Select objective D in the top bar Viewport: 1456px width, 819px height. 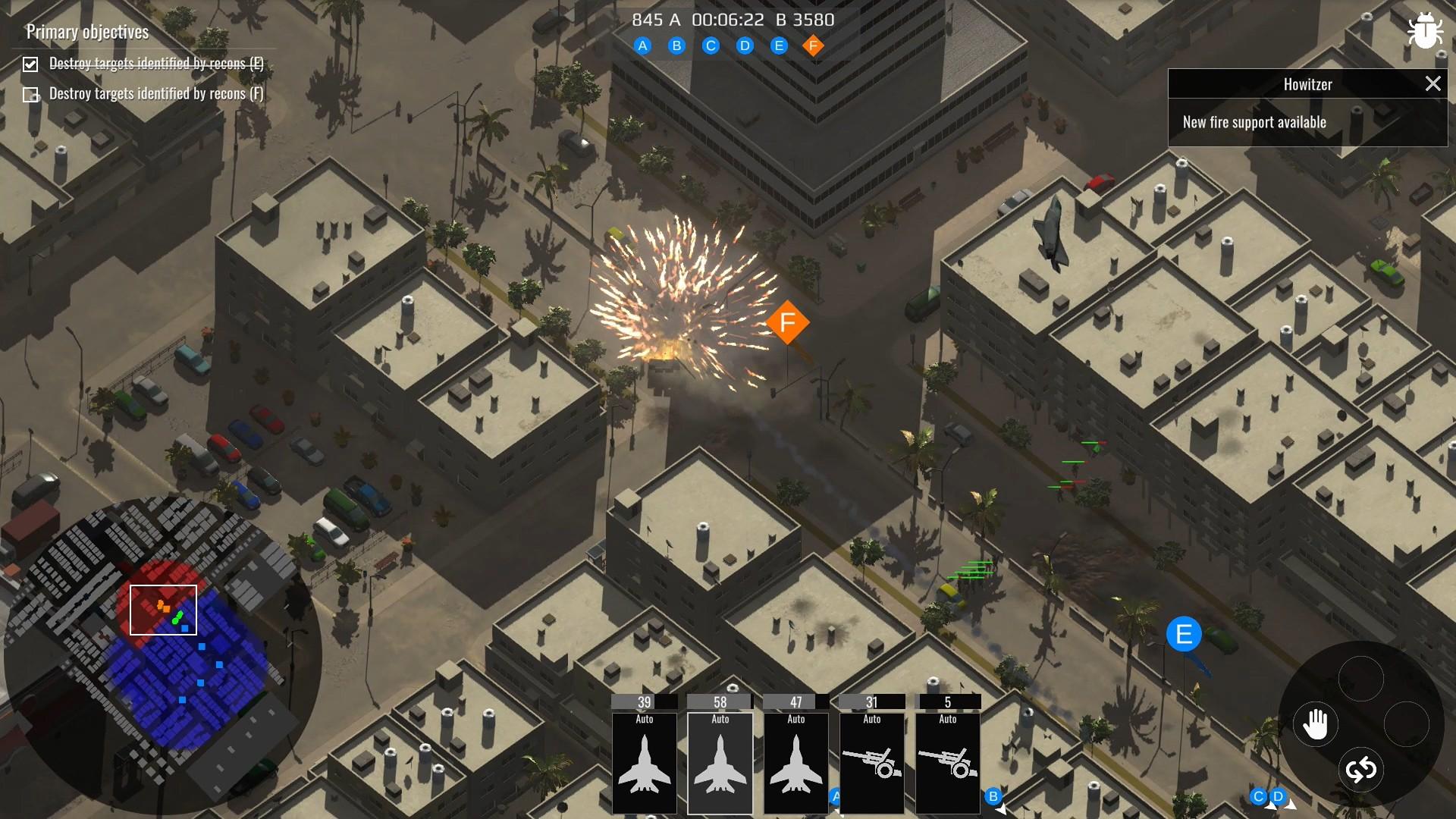[x=745, y=46]
